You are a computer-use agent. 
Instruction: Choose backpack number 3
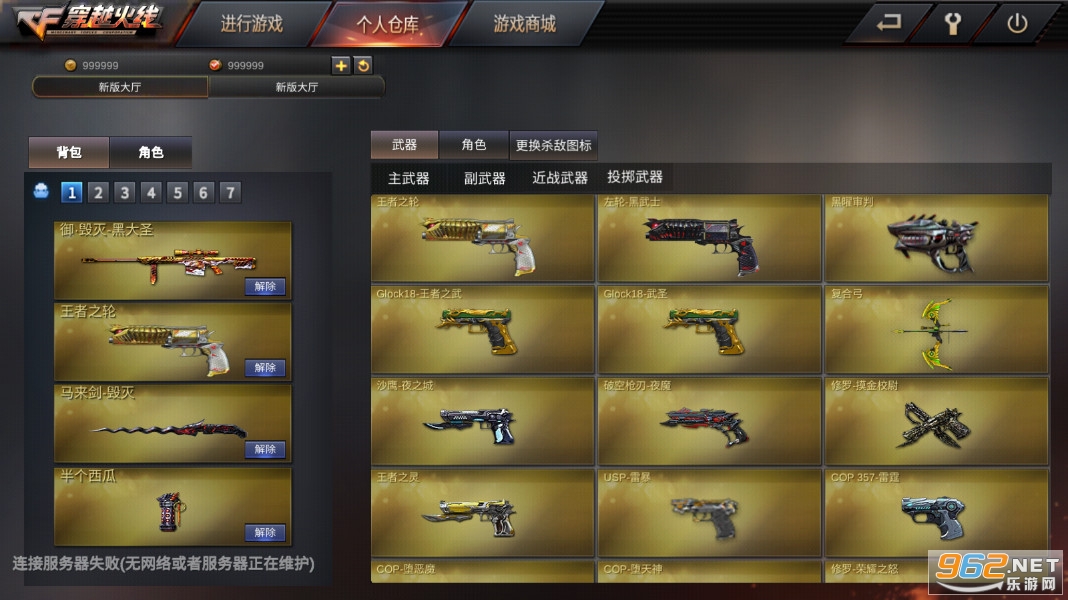pyautogui.click(x=124, y=192)
